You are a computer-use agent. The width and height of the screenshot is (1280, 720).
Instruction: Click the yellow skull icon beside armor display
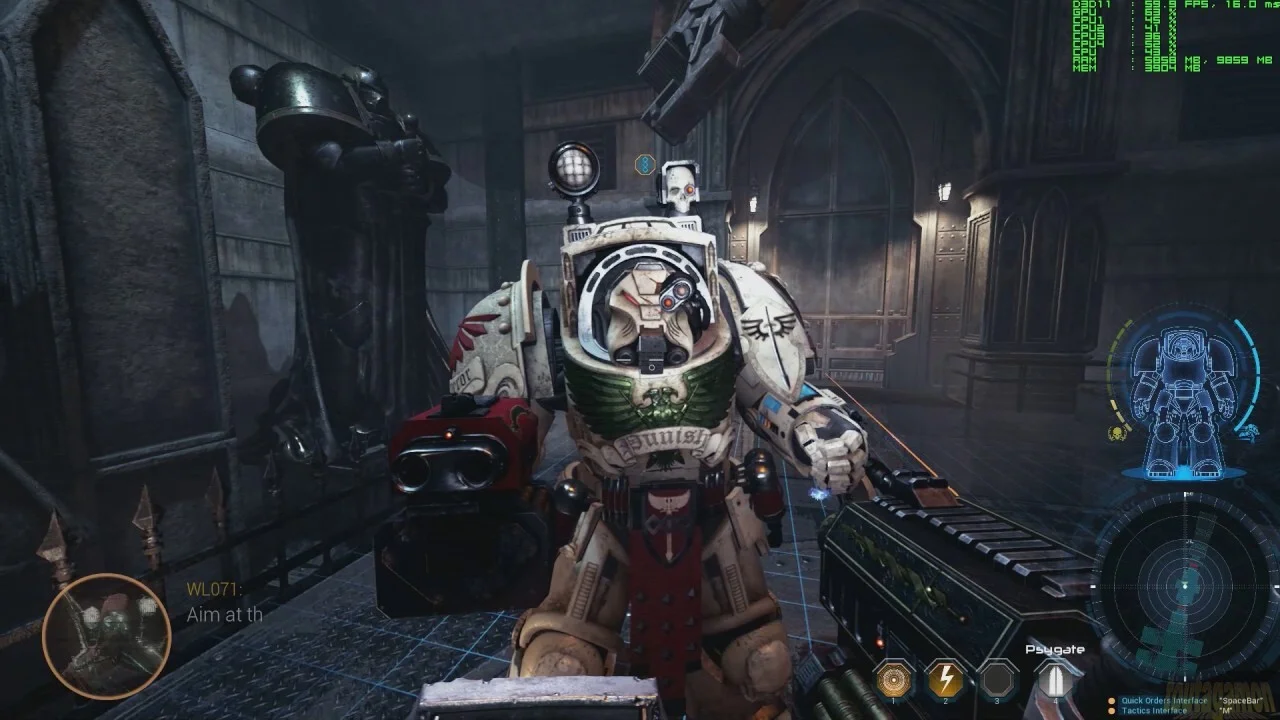coord(1115,433)
